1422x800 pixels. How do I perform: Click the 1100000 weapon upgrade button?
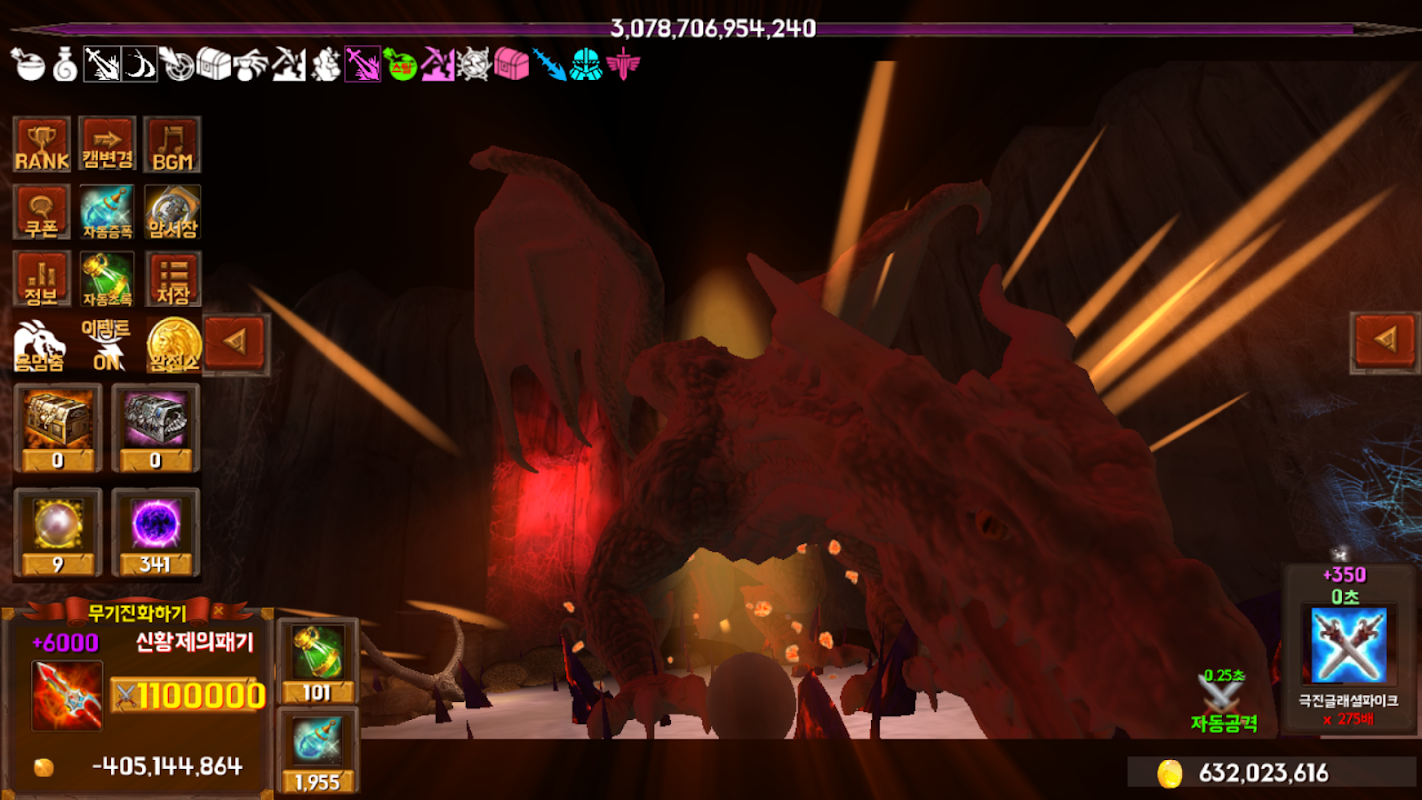click(188, 695)
